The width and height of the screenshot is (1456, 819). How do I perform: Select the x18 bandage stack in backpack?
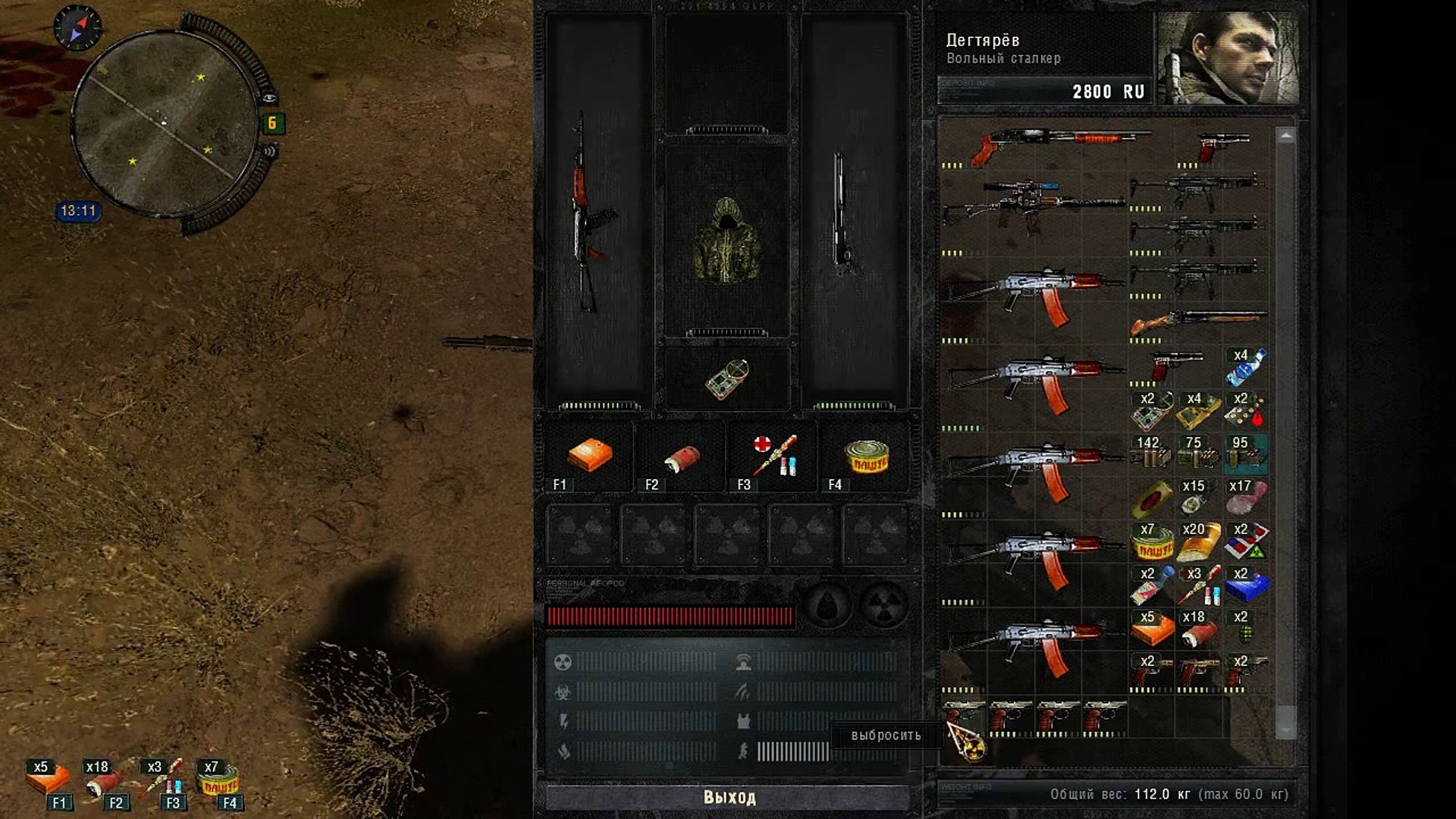[x=1198, y=629]
